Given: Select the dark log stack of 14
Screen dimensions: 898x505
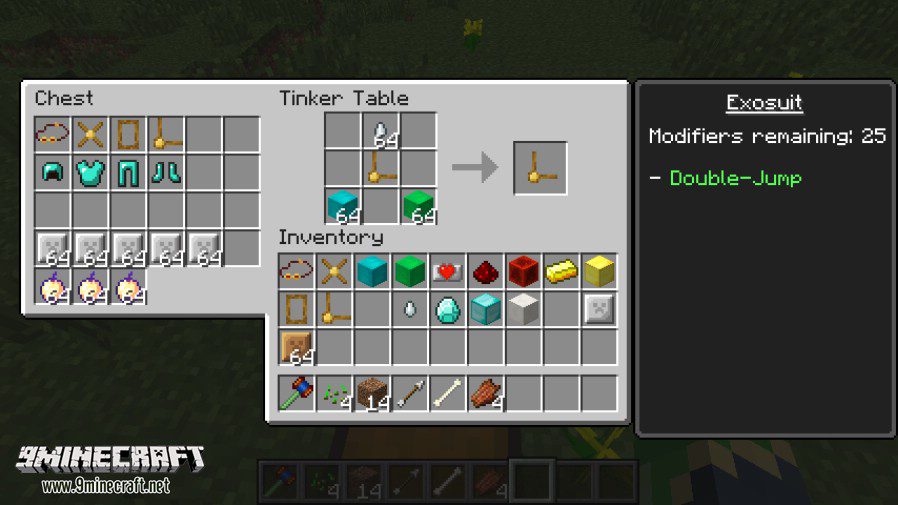Looking at the screenshot, I should [x=372, y=394].
